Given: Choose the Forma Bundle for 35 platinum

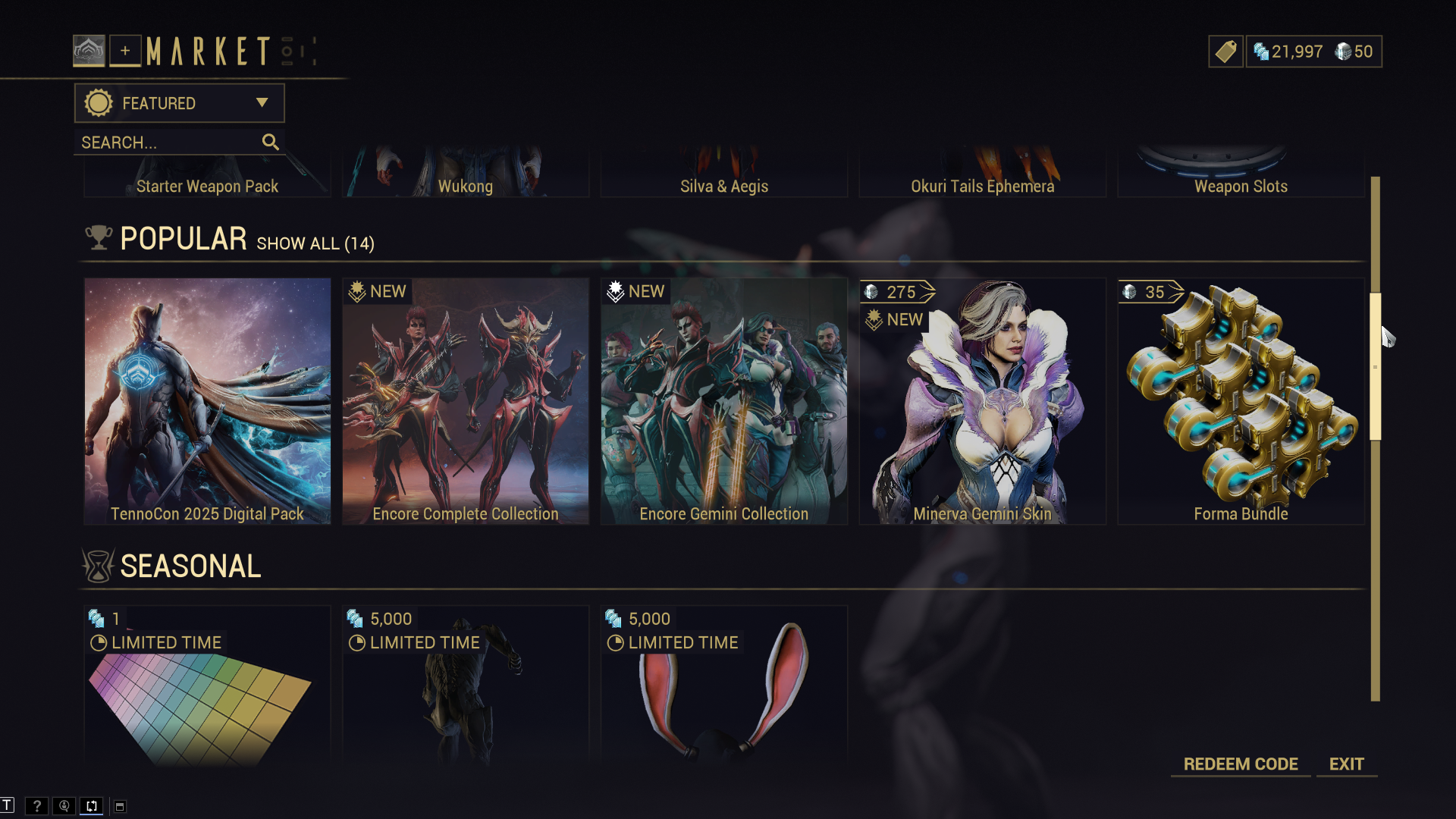Looking at the screenshot, I should [1241, 401].
